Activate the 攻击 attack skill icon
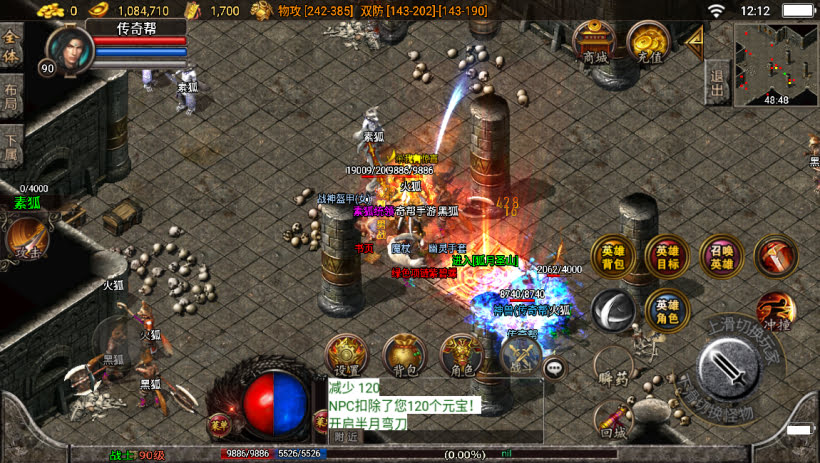 pos(25,239)
